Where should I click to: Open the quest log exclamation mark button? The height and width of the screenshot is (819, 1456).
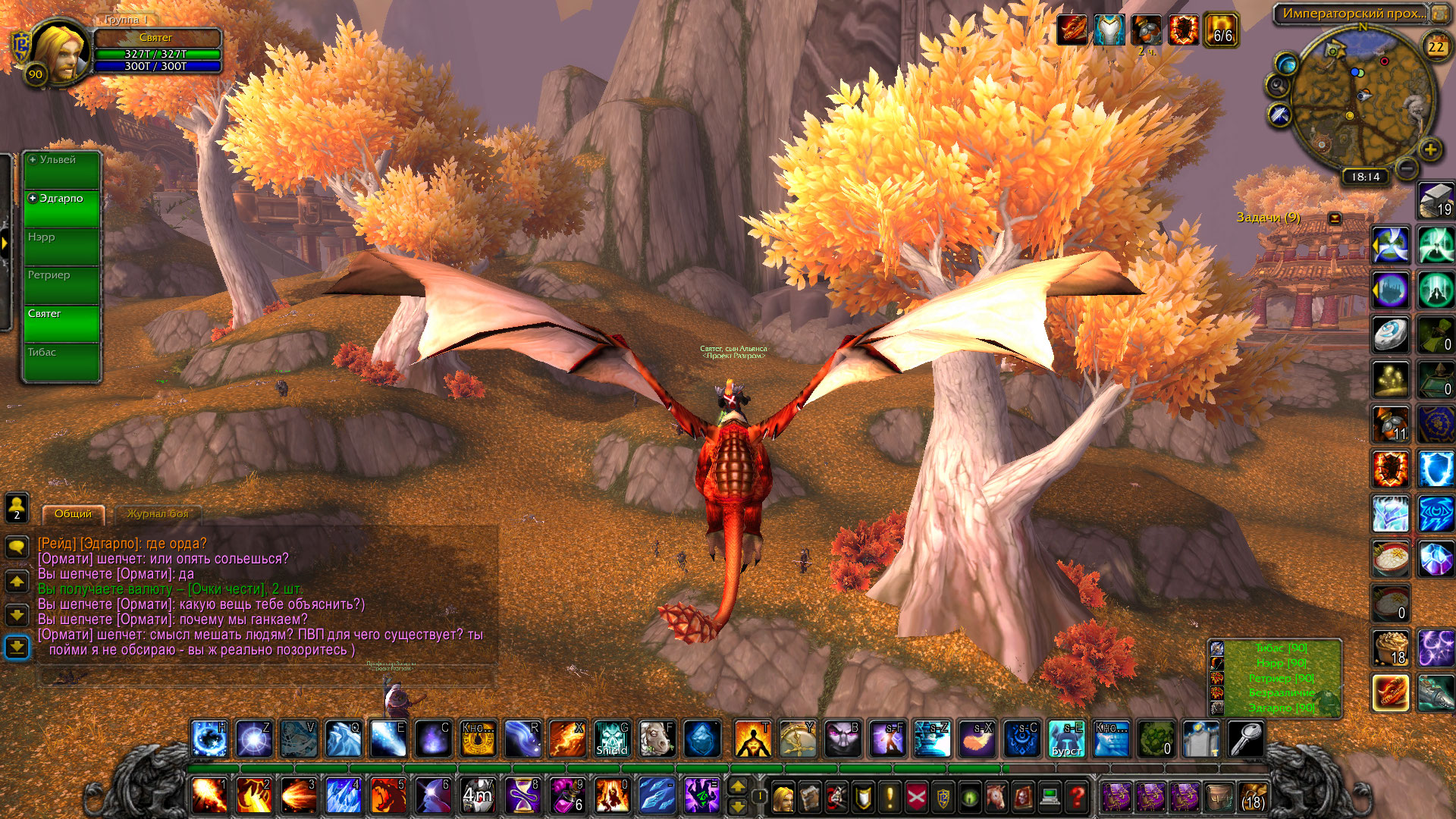click(x=890, y=797)
